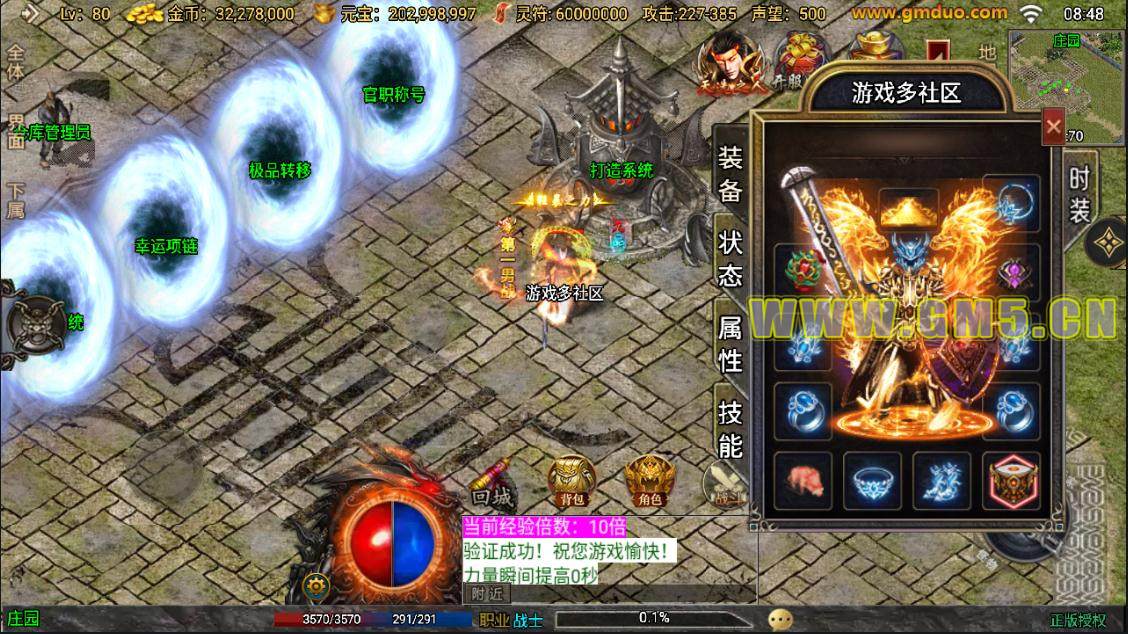Open the 时装 fashion tab
The width and height of the screenshot is (1128, 634).
pos(1079,194)
